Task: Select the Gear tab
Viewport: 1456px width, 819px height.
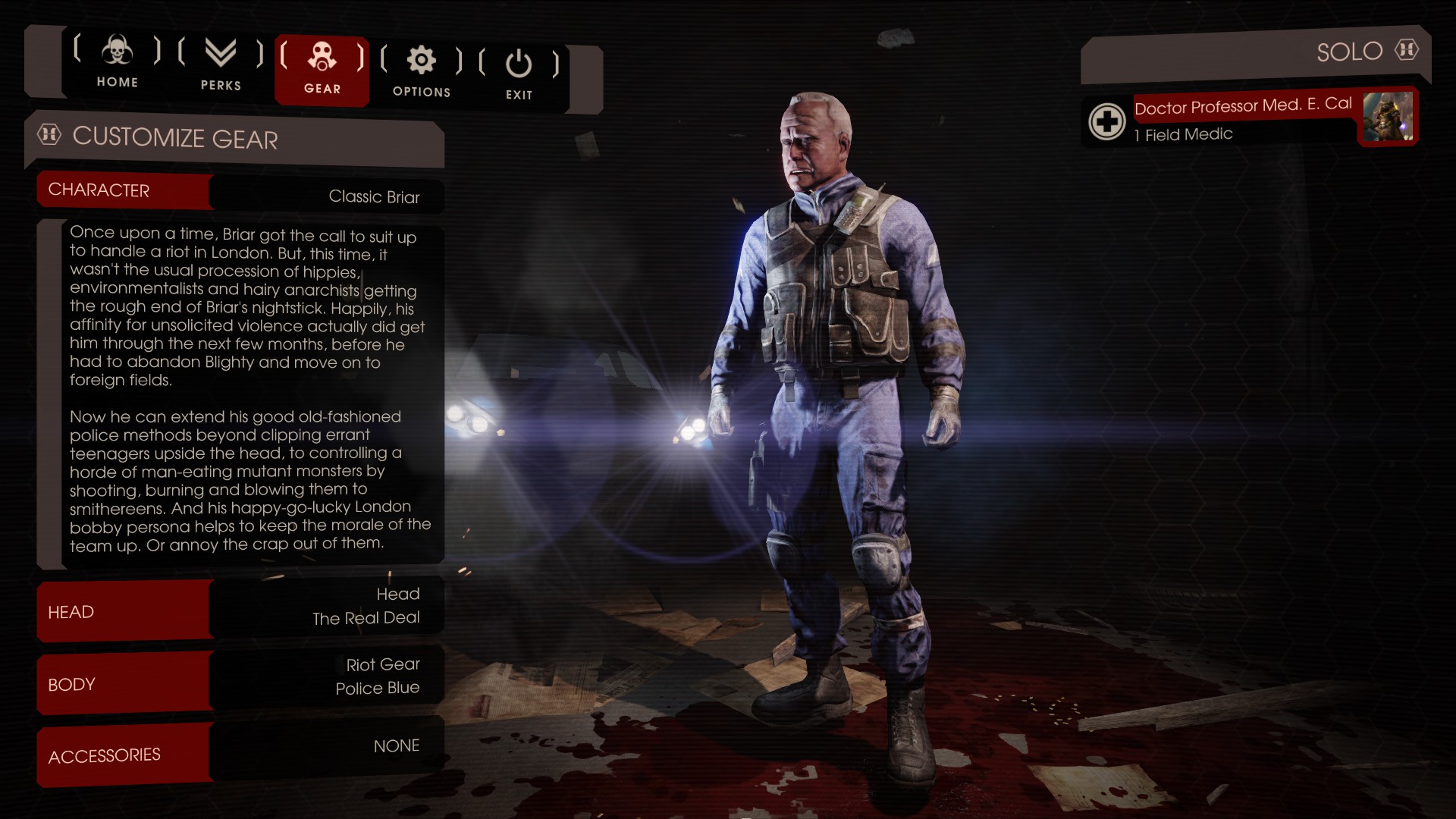Action: 322,69
